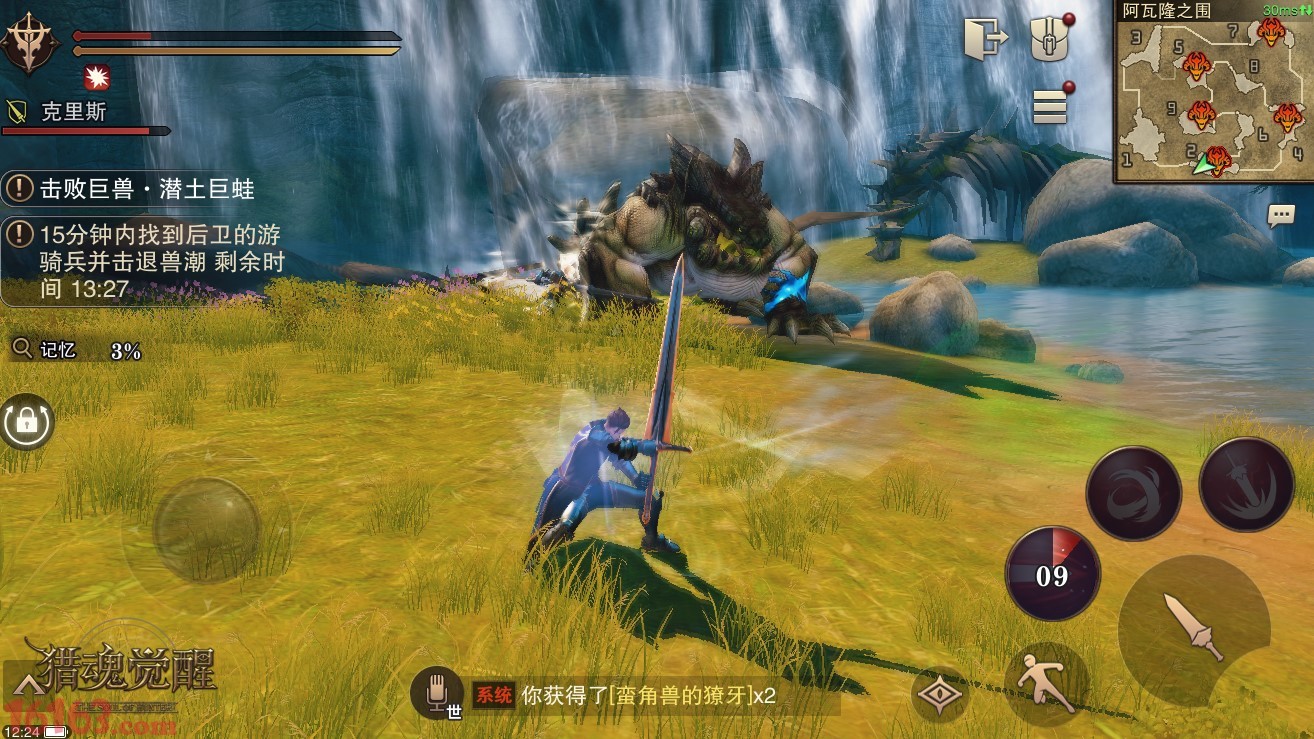Tap the dodge roll button
Screen dimensions: 1314x739
pyautogui.click(x=1046, y=684)
